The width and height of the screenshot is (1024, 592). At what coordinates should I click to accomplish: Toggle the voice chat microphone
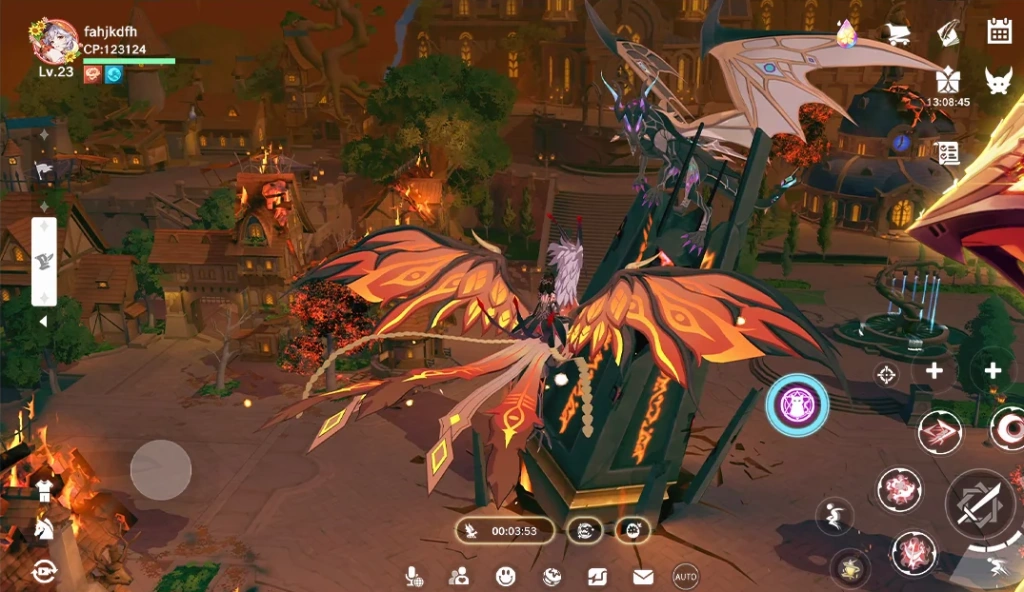(x=411, y=577)
